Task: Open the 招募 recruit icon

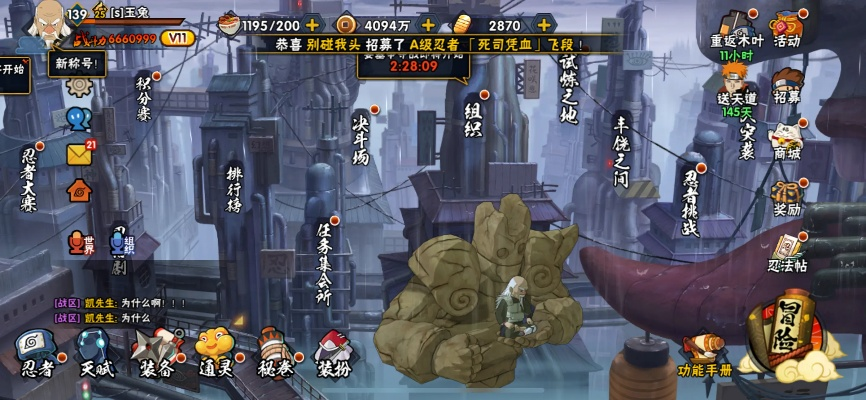Action: 787,84
